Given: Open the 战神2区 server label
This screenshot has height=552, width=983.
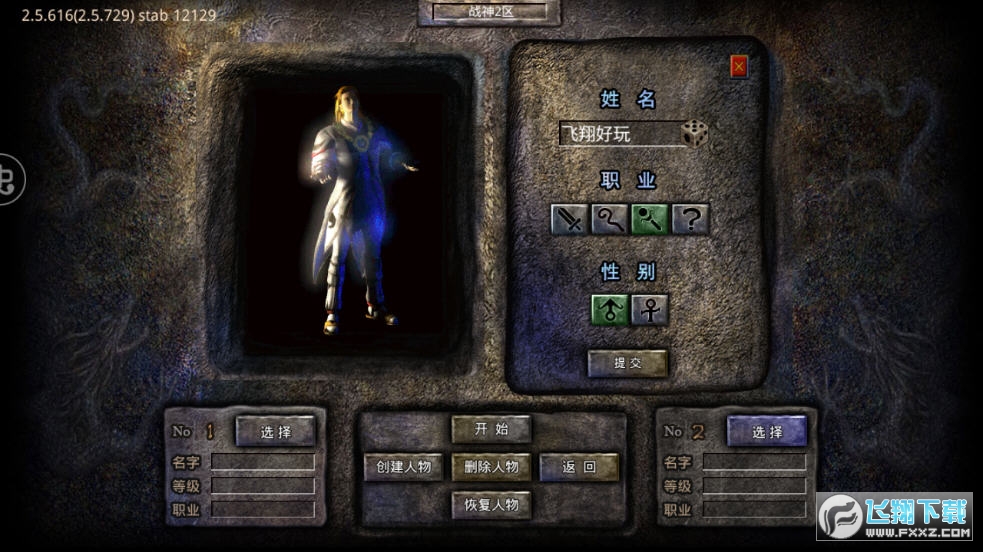Looking at the screenshot, I should (489, 12).
